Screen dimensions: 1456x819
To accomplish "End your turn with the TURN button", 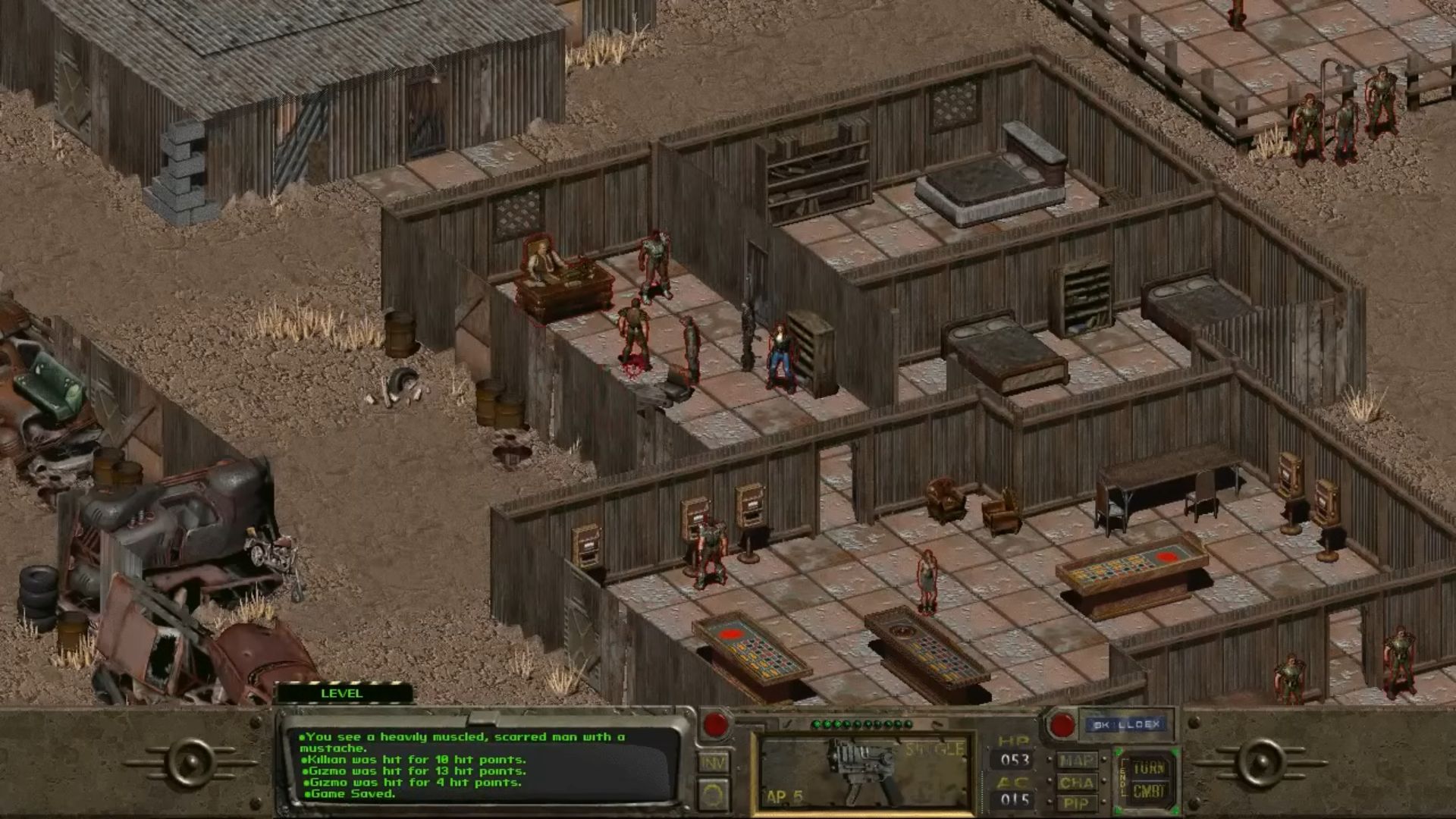I will [x=1149, y=767].
